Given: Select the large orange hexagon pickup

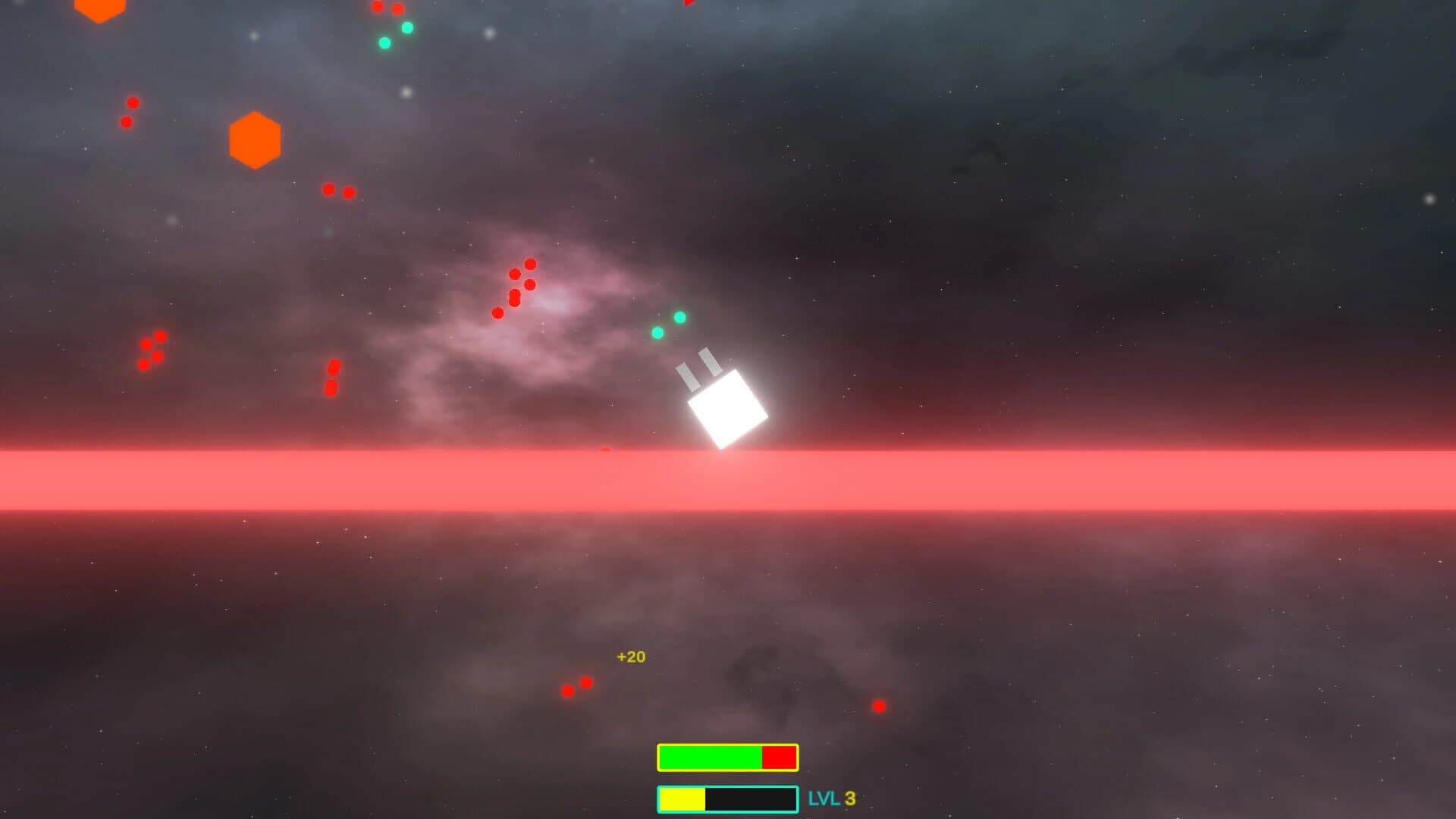Looking at the screenshot, I should [x=256, y=141].
